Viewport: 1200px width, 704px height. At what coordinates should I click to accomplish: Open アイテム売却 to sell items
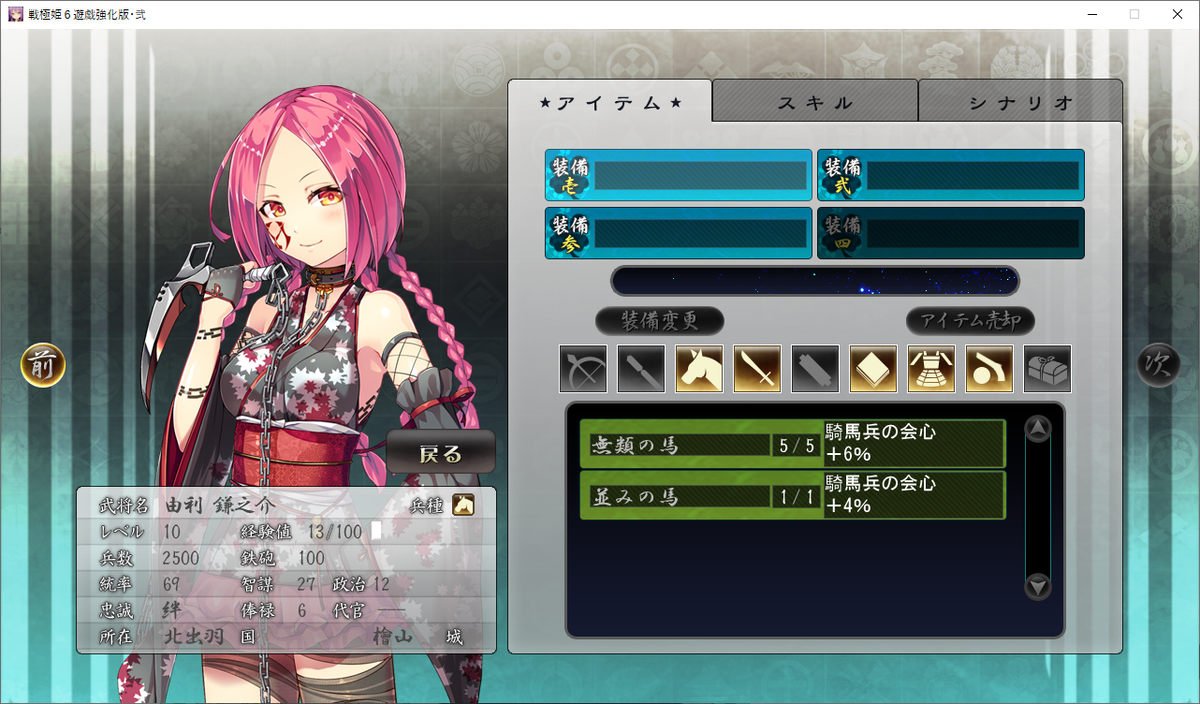coord(970,321)
